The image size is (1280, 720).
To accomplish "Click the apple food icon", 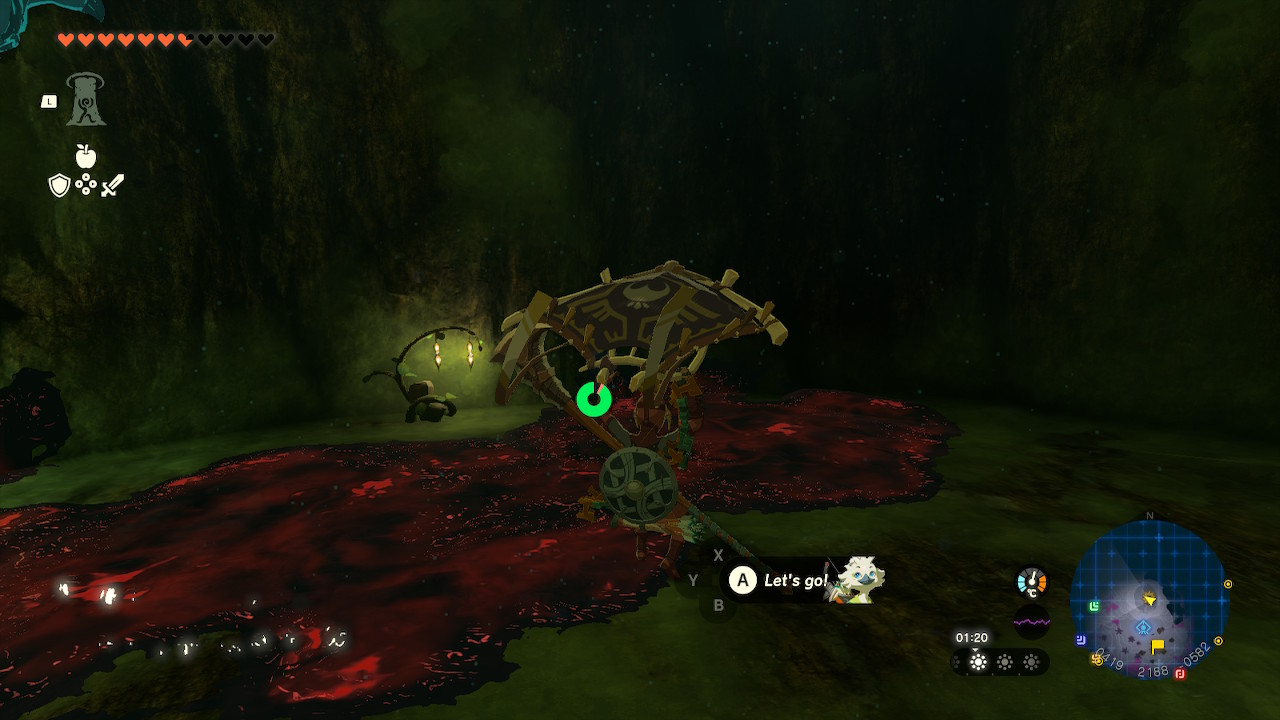I will (x=88, y=157).
